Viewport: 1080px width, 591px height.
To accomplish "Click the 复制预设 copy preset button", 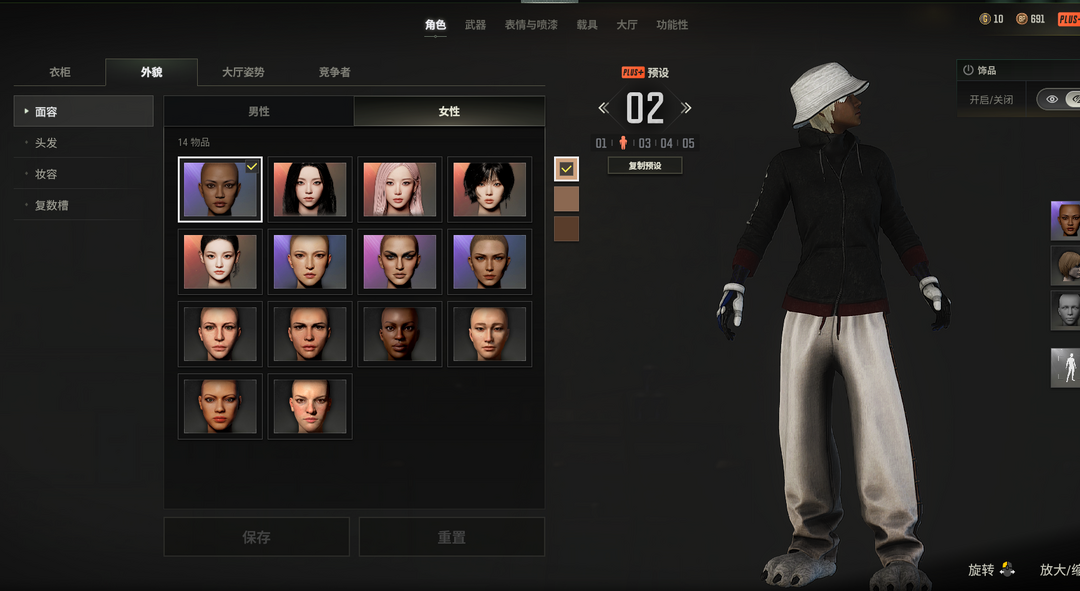I will [x=645, y=166].
